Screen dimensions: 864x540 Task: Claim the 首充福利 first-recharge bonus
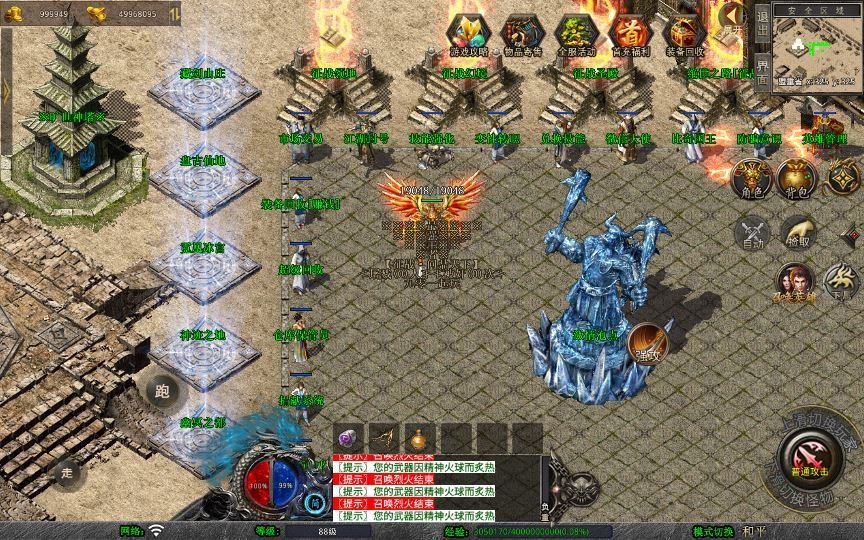click(630, 35)
